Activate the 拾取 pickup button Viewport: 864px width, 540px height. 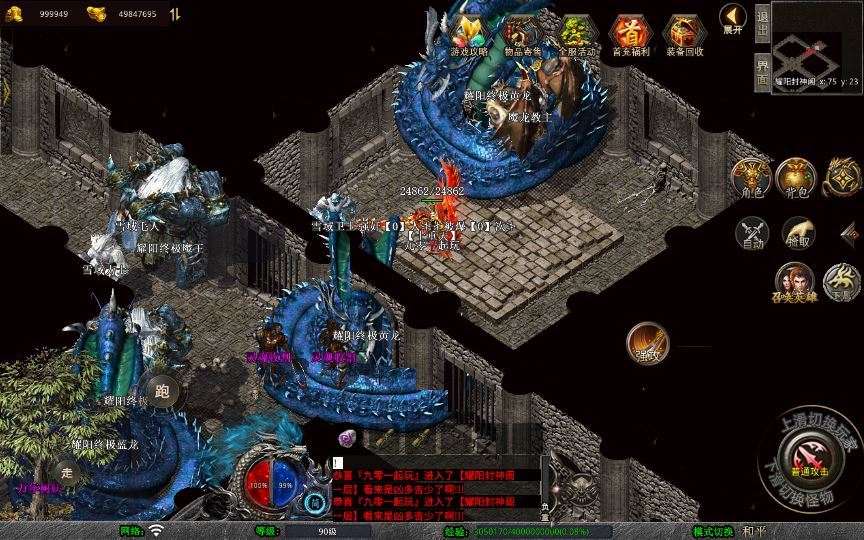pos(797,235)
